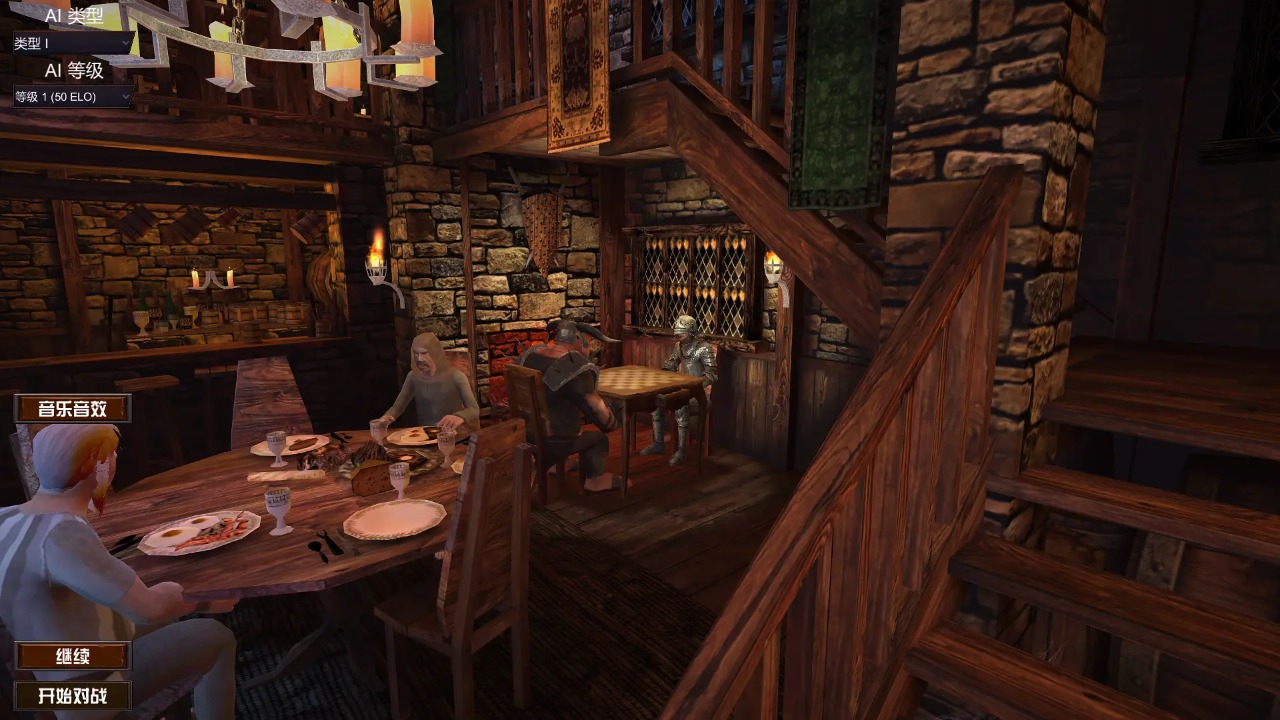
Task: Select the 继续 continue button
Action: point(72,656)
